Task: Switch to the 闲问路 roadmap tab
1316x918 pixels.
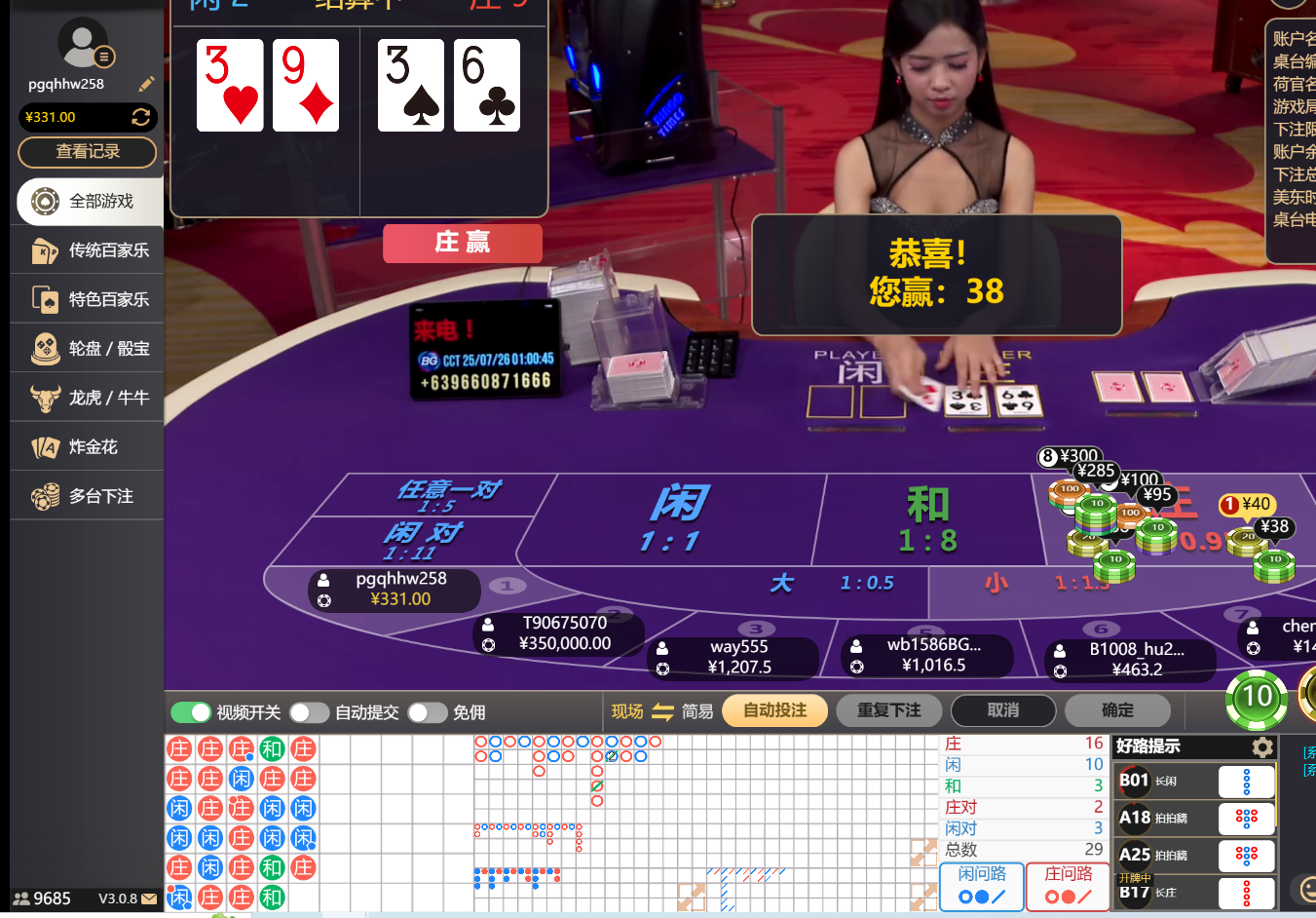Action: (x=981, y=888)
